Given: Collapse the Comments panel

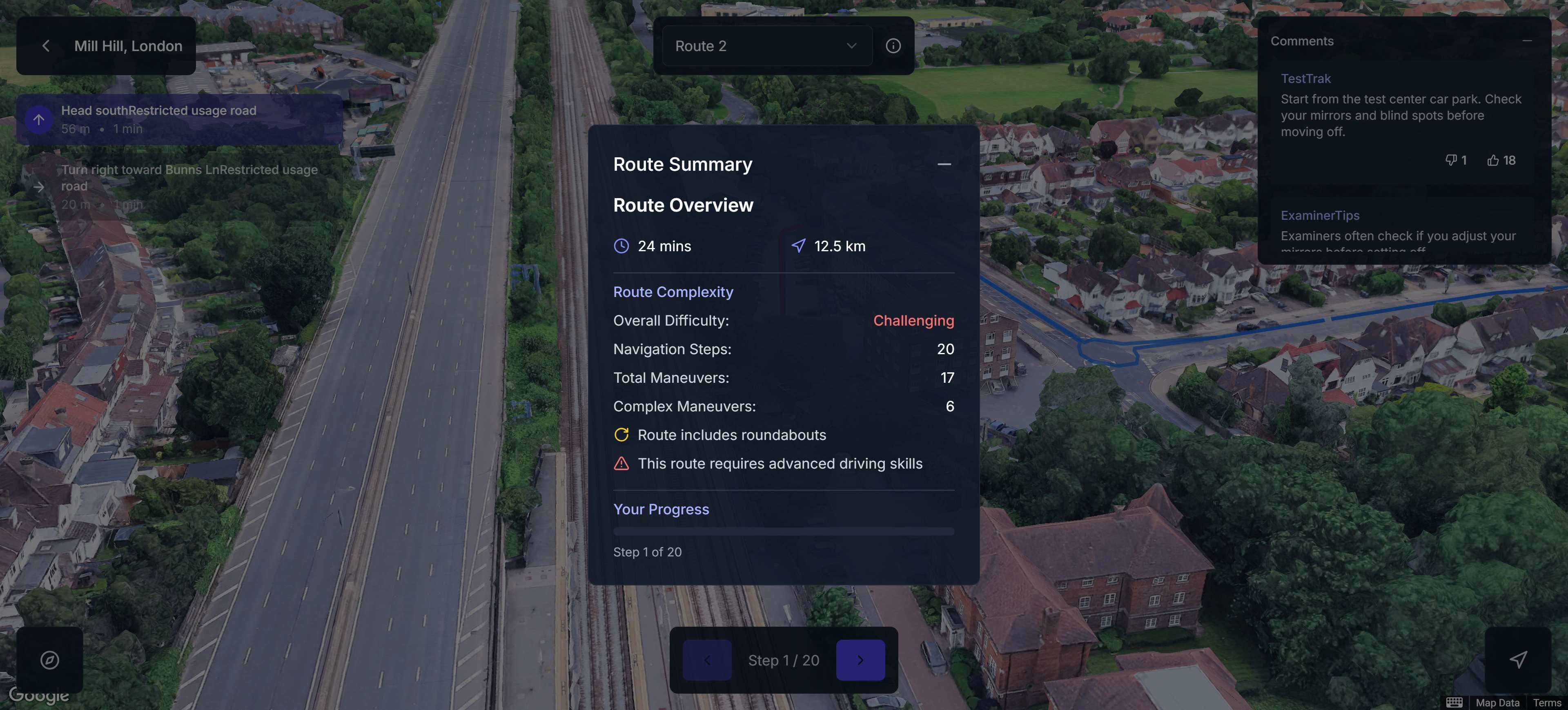Looking at the screenshot, I should pos(1527,41).
